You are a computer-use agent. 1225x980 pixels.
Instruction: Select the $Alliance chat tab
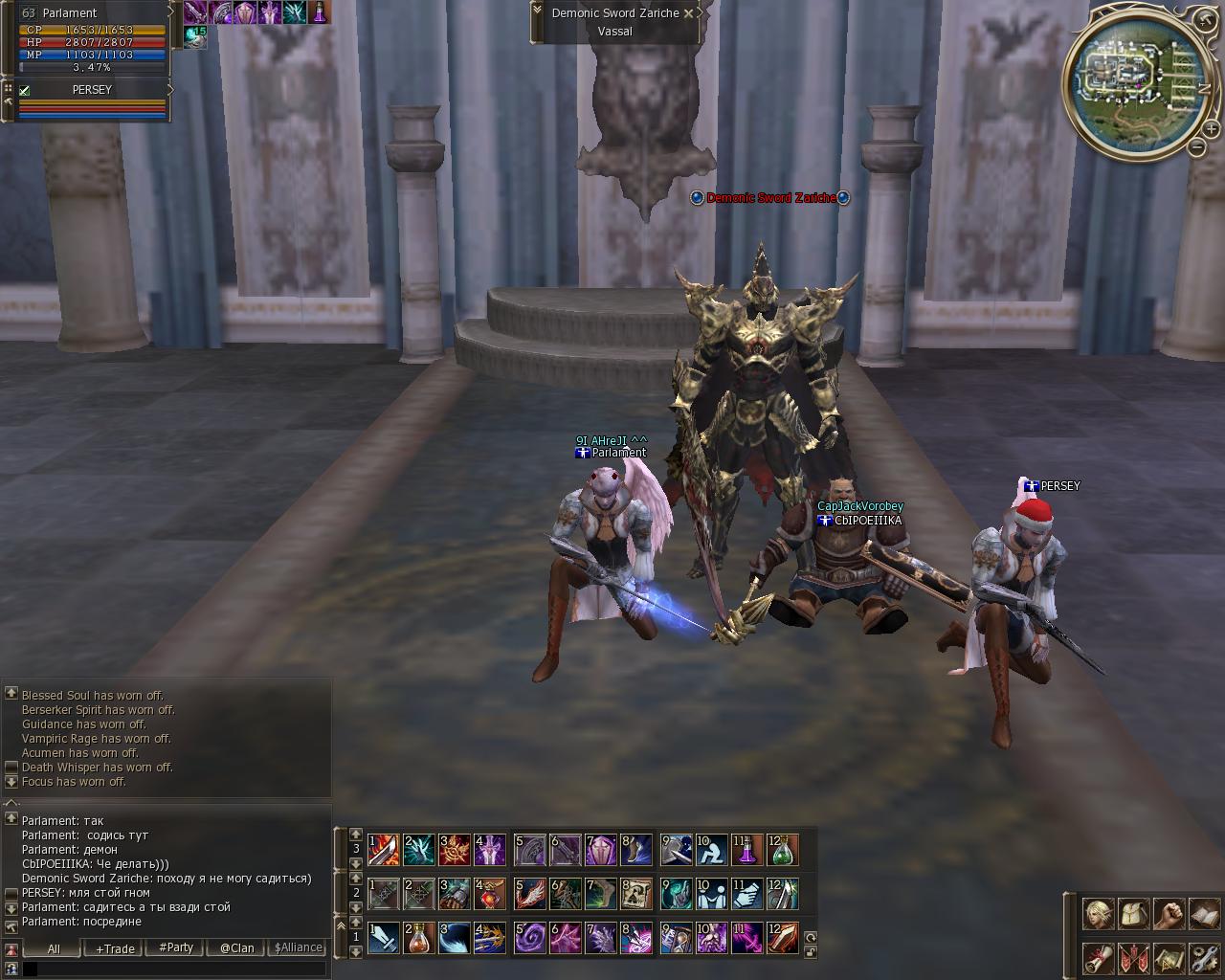(299, 947)
